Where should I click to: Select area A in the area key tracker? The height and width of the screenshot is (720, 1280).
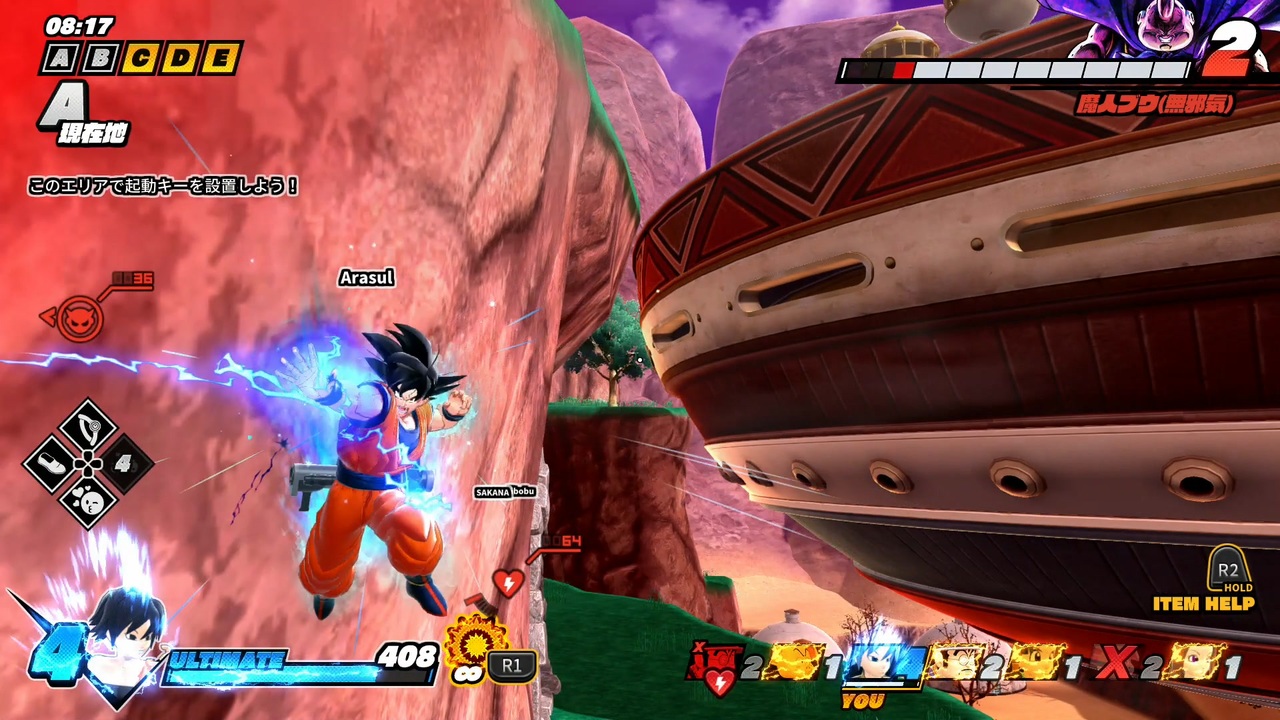coord(62,59)
